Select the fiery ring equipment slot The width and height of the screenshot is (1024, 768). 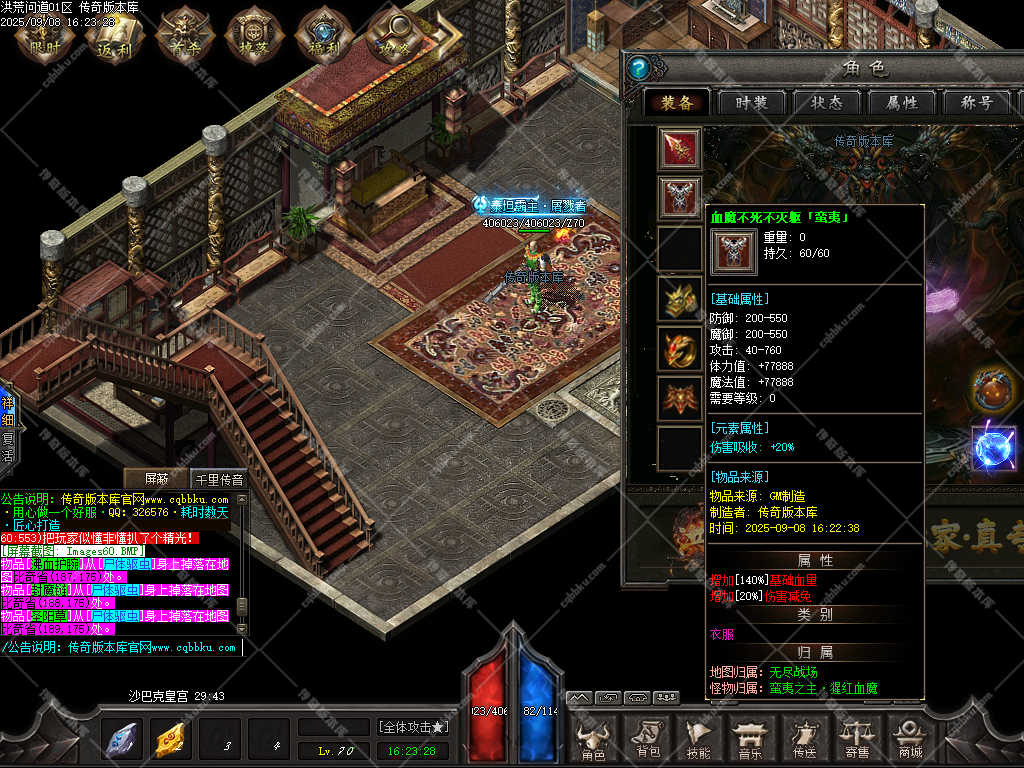click(680, 349)
